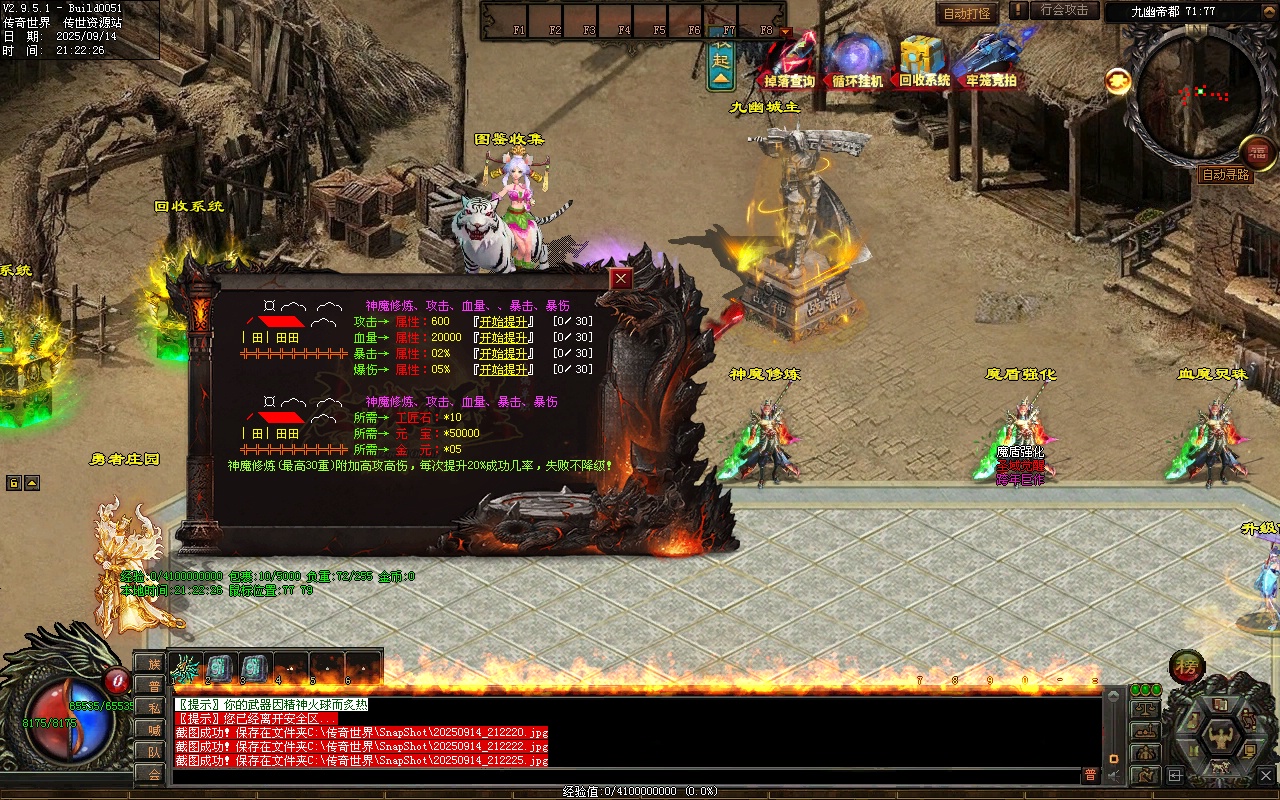1280x800 pixels.
Task: Switch to the 私 private chat channel
Action: (153, 708)
